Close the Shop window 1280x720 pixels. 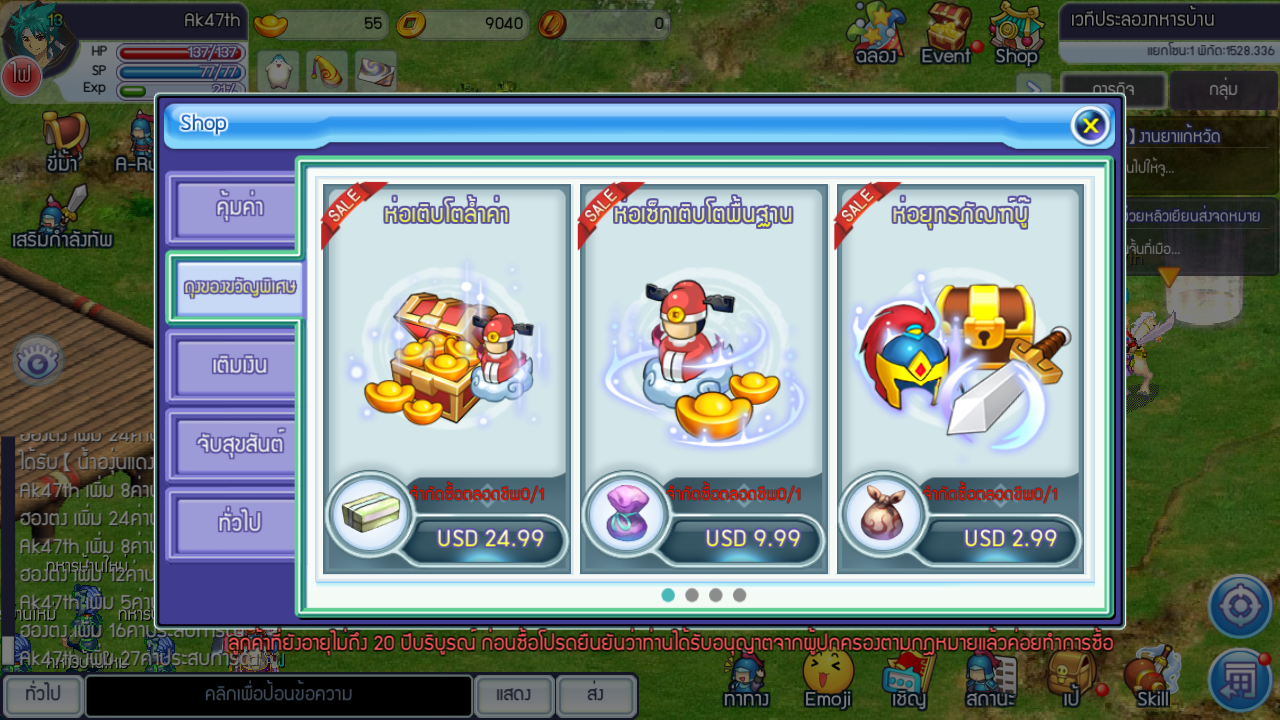point(1090,125)
